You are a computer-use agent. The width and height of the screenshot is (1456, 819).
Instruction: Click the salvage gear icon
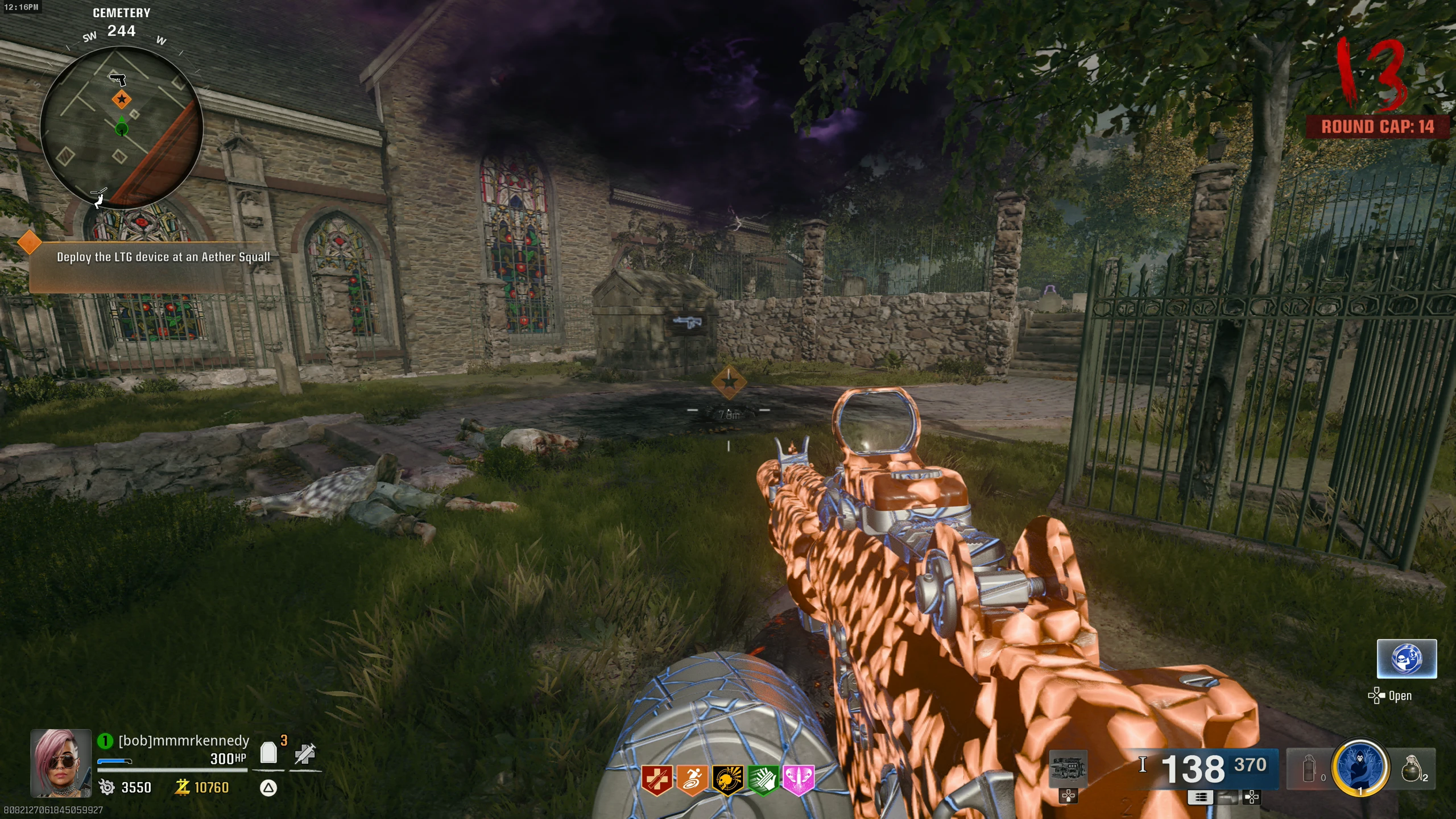click(x=106, y=787)
